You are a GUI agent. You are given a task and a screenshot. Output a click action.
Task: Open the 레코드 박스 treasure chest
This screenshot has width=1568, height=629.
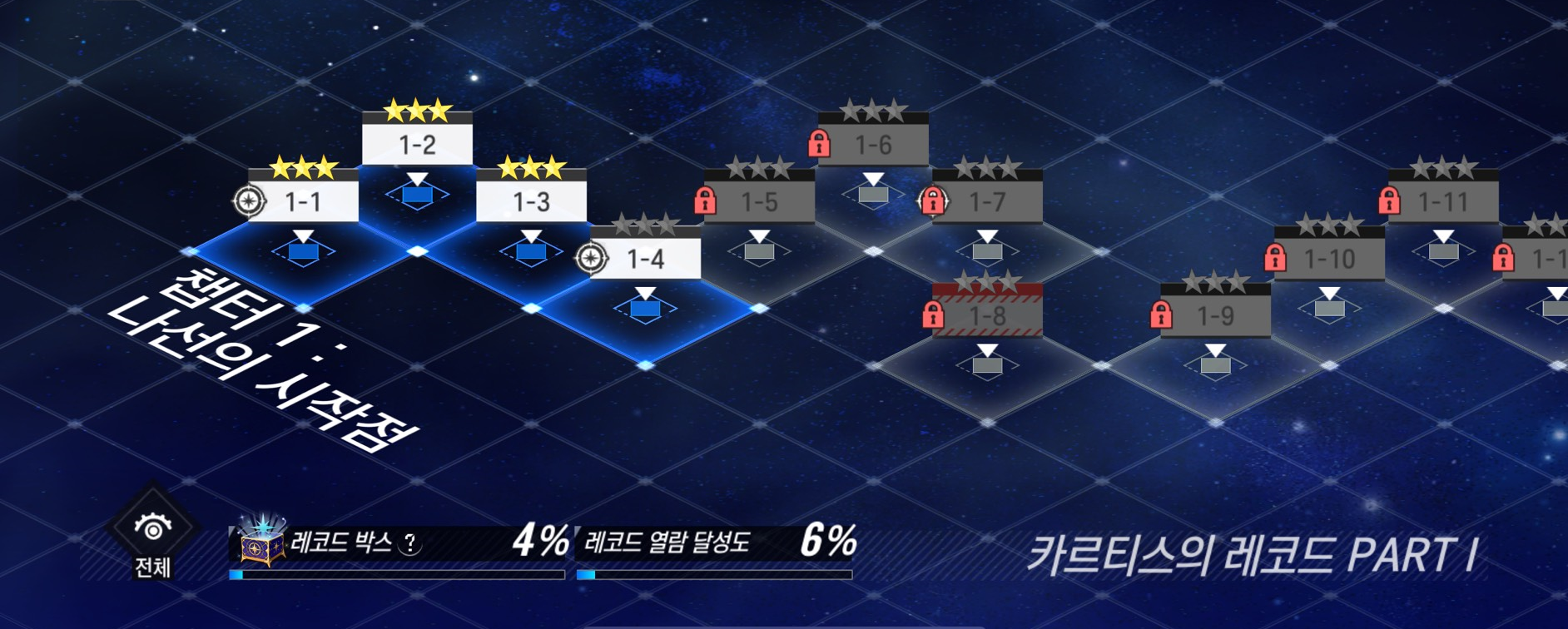point(261,542)
